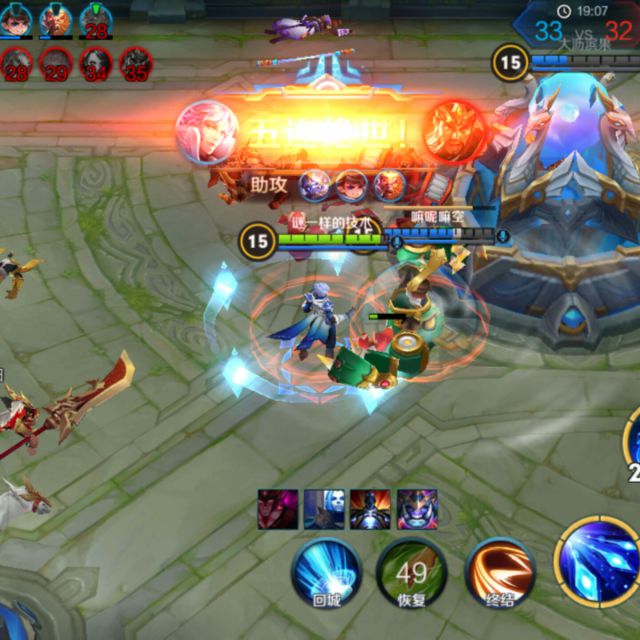Tap the blue shard basic attack button
This screenshot has height=640, width=640.
(597, 556)
